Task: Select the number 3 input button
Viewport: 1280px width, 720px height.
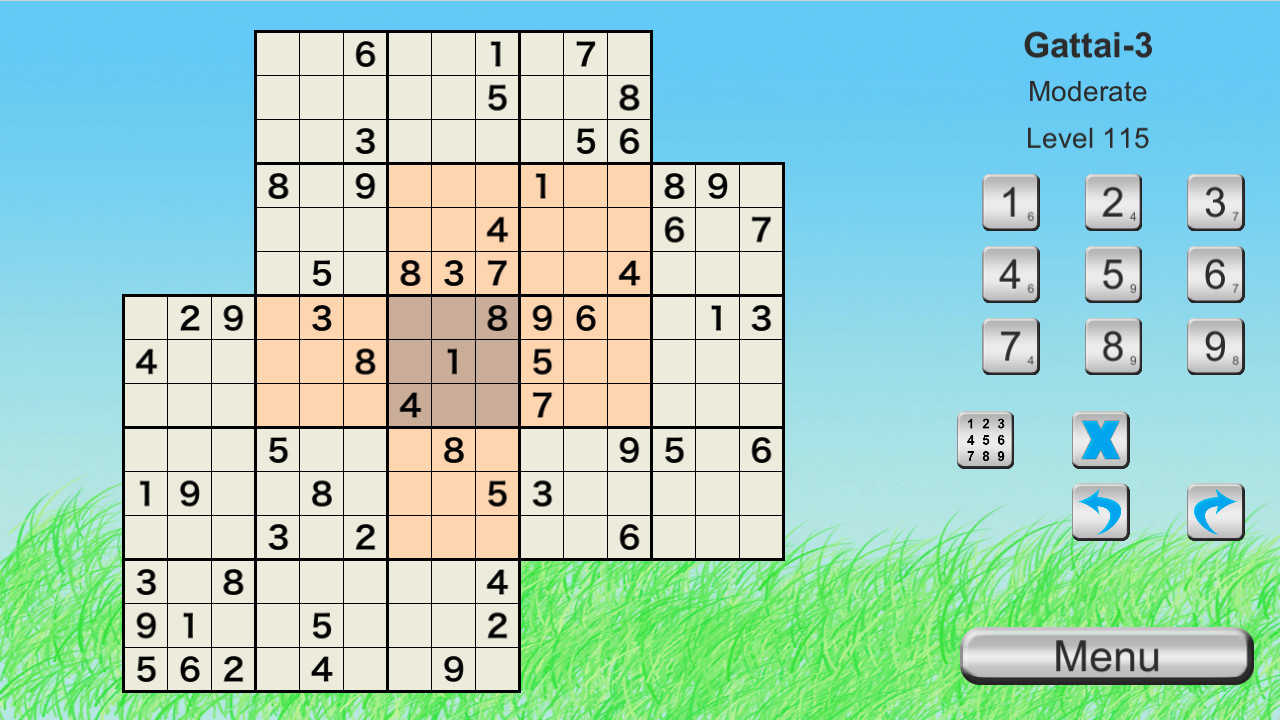Action: [1215, 202]
